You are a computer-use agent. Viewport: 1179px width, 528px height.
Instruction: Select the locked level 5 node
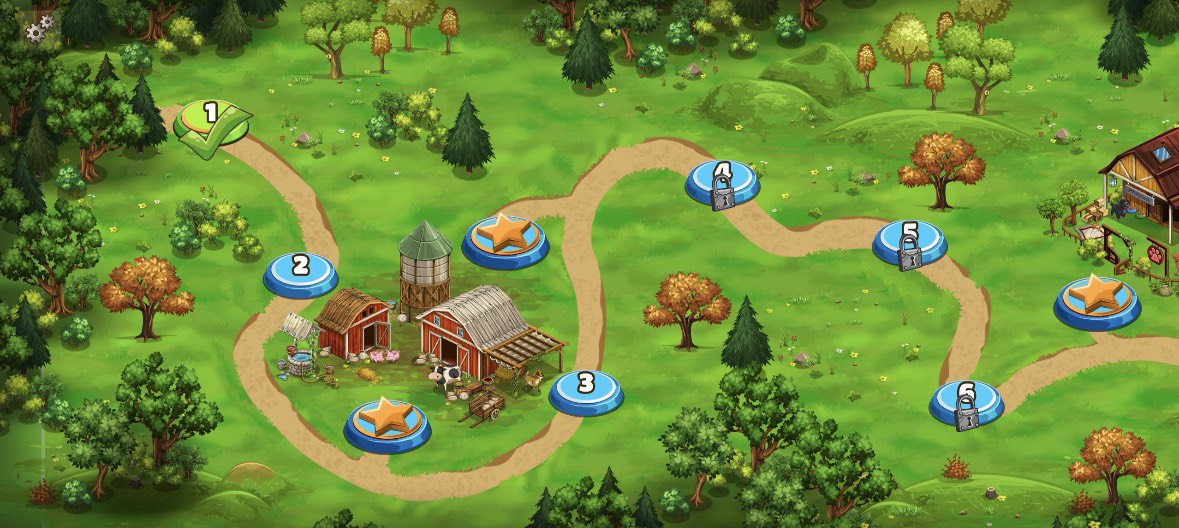(x=909, y=243)
